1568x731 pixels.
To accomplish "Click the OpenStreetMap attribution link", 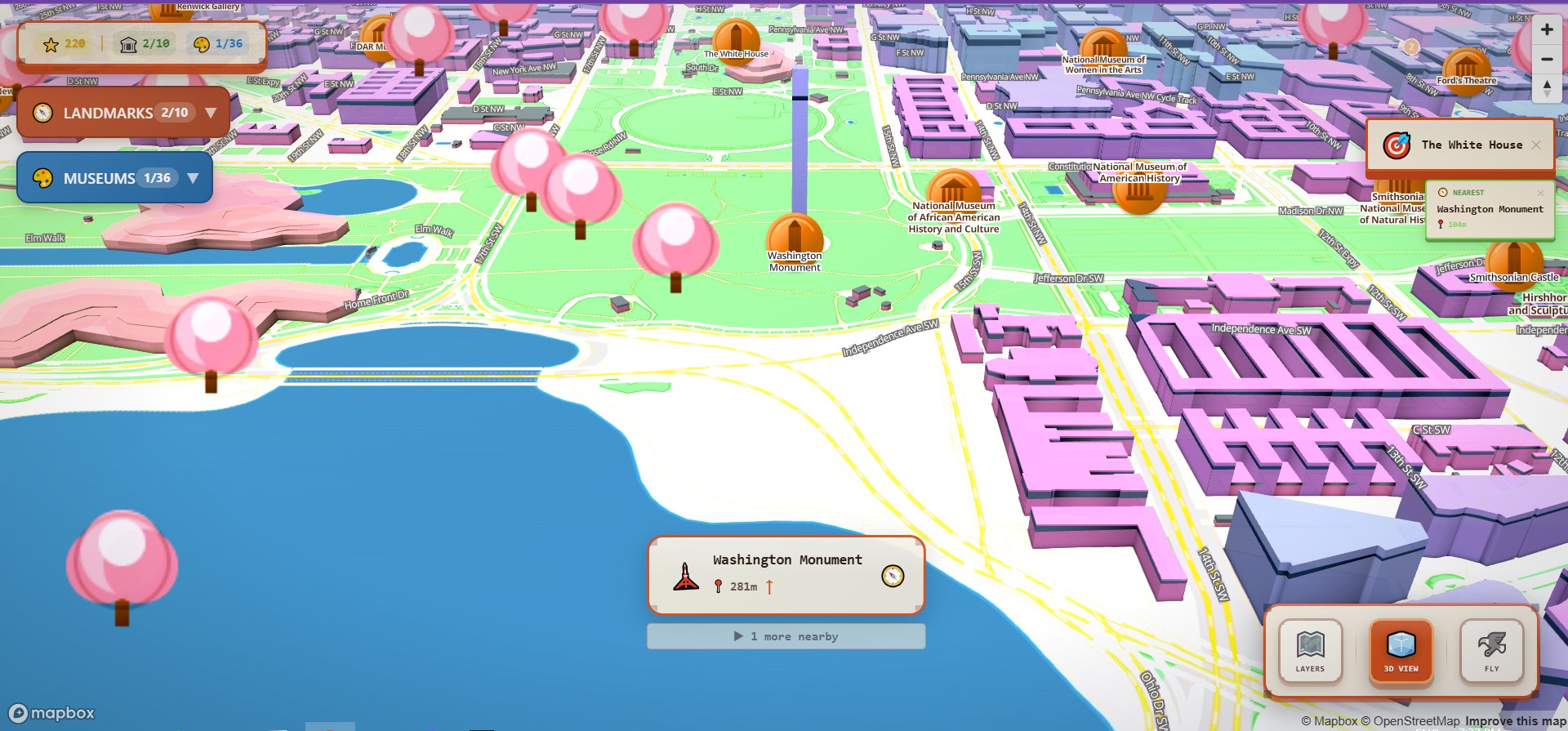I will (x=1414, y=720).
